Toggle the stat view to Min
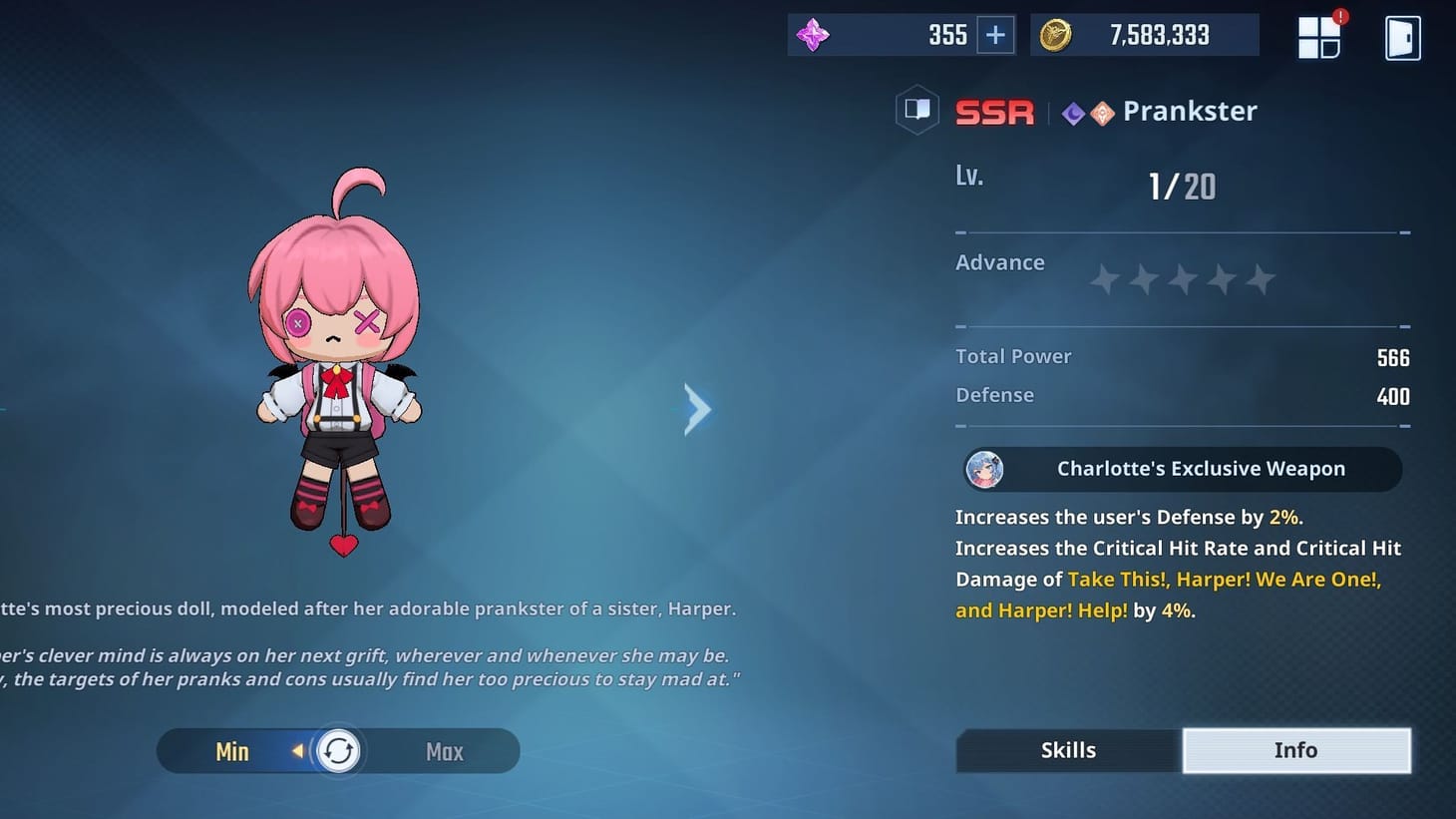 tap(231, 751)
